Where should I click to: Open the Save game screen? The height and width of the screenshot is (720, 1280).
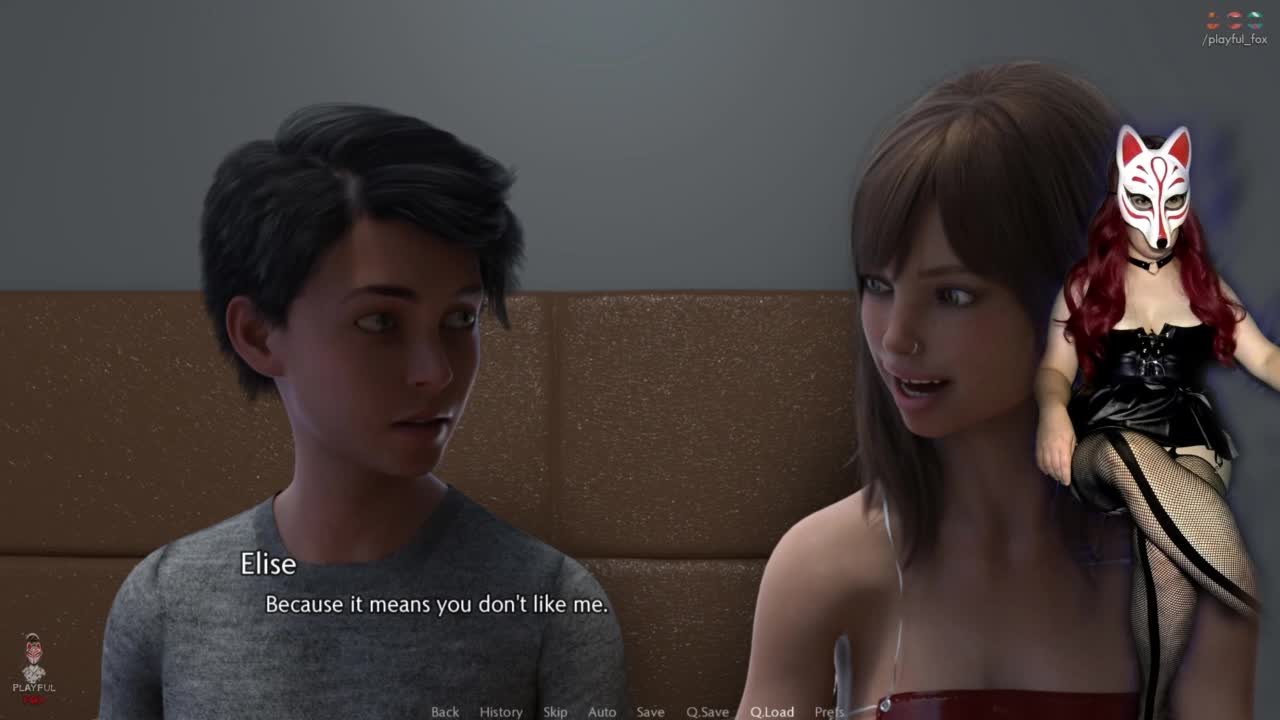[650, 712]
